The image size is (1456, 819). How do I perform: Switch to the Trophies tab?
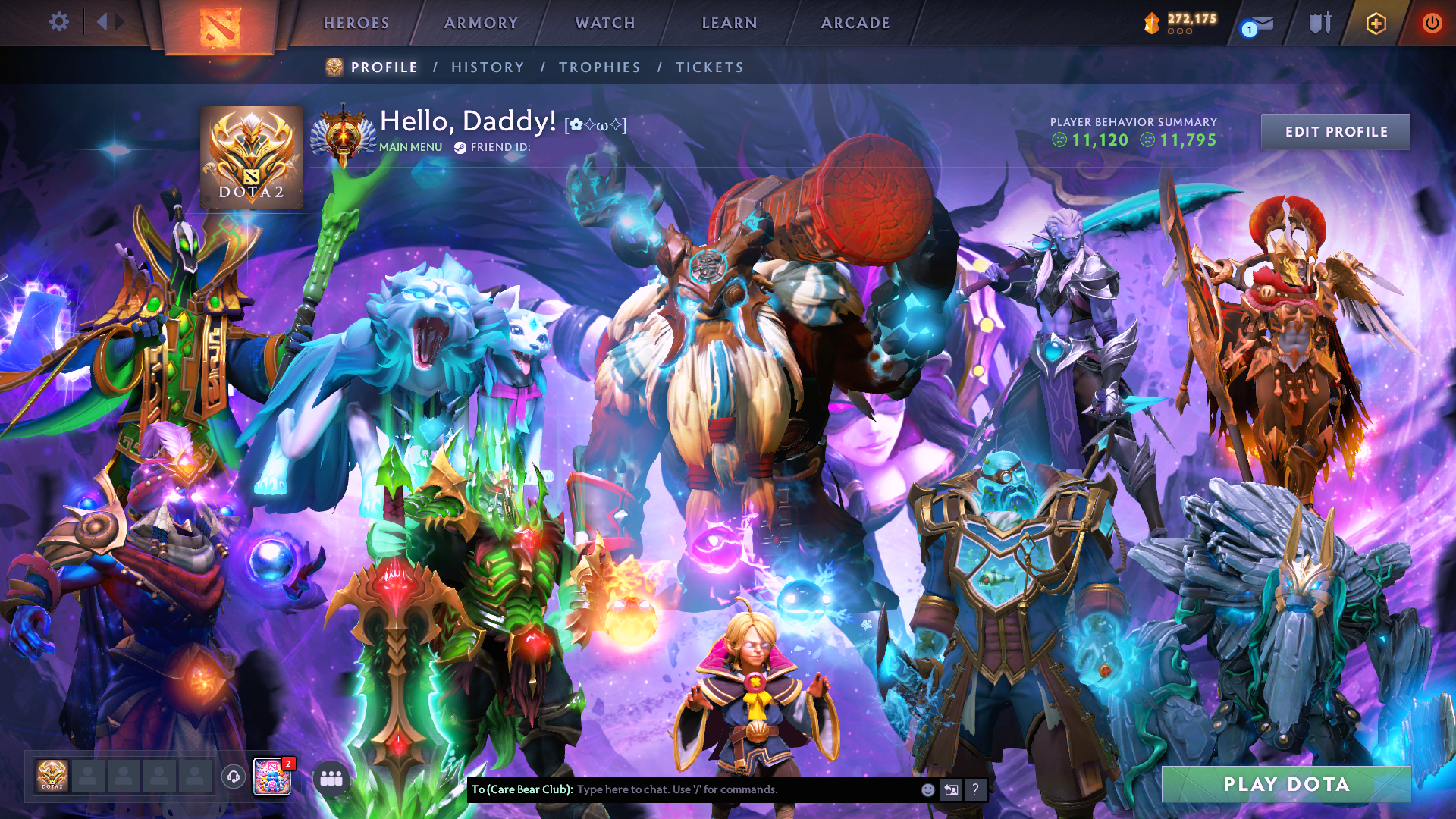pos(600,67)
